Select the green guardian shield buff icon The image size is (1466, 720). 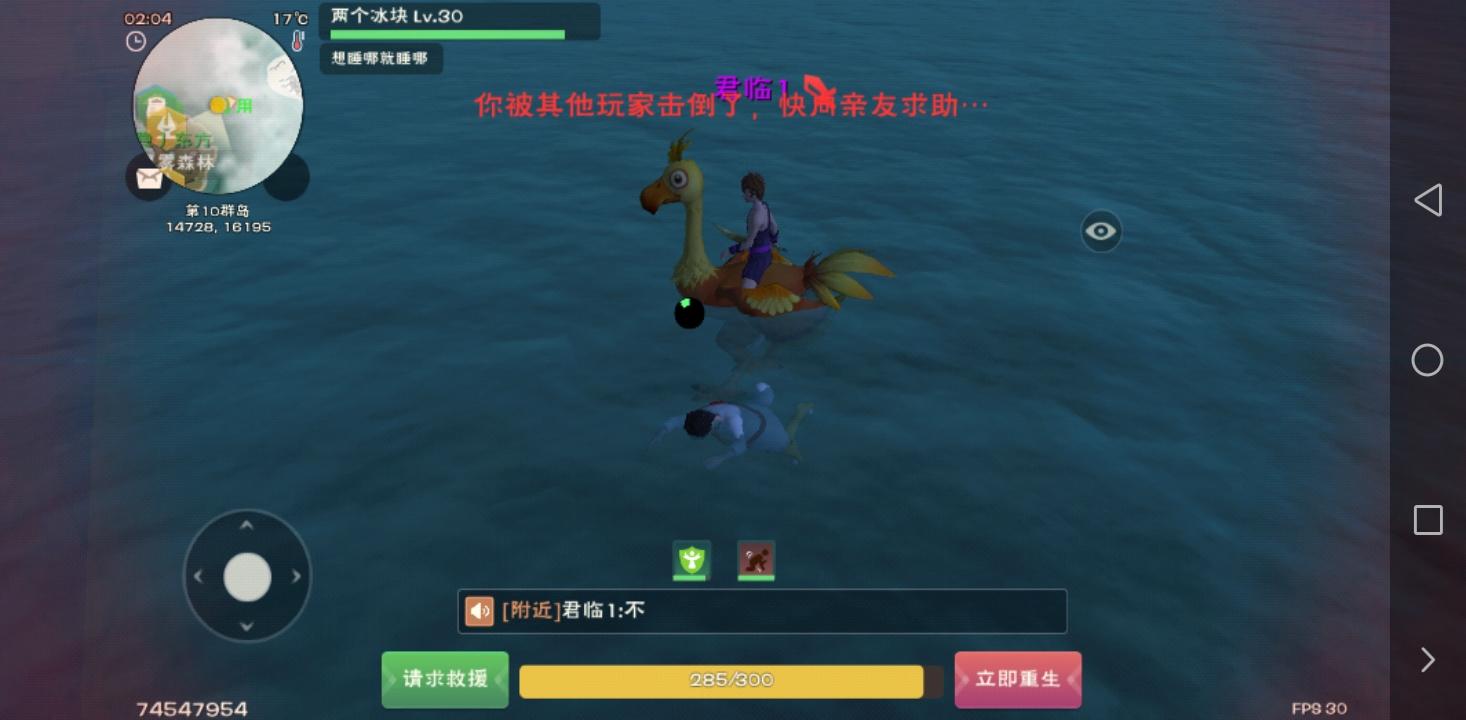click(x=691, y=560)
